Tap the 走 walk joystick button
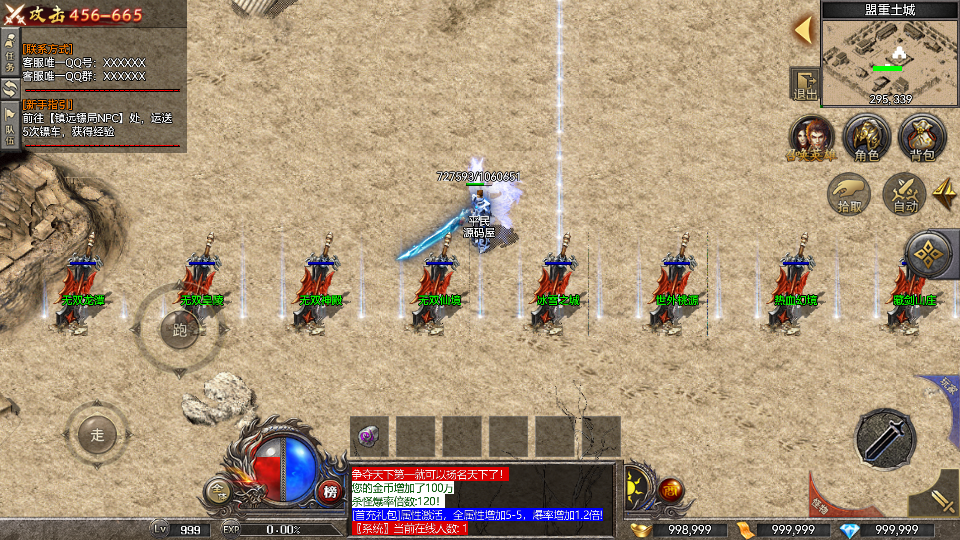The width and height of the screenshot is (960, 540). click(97, 434)
